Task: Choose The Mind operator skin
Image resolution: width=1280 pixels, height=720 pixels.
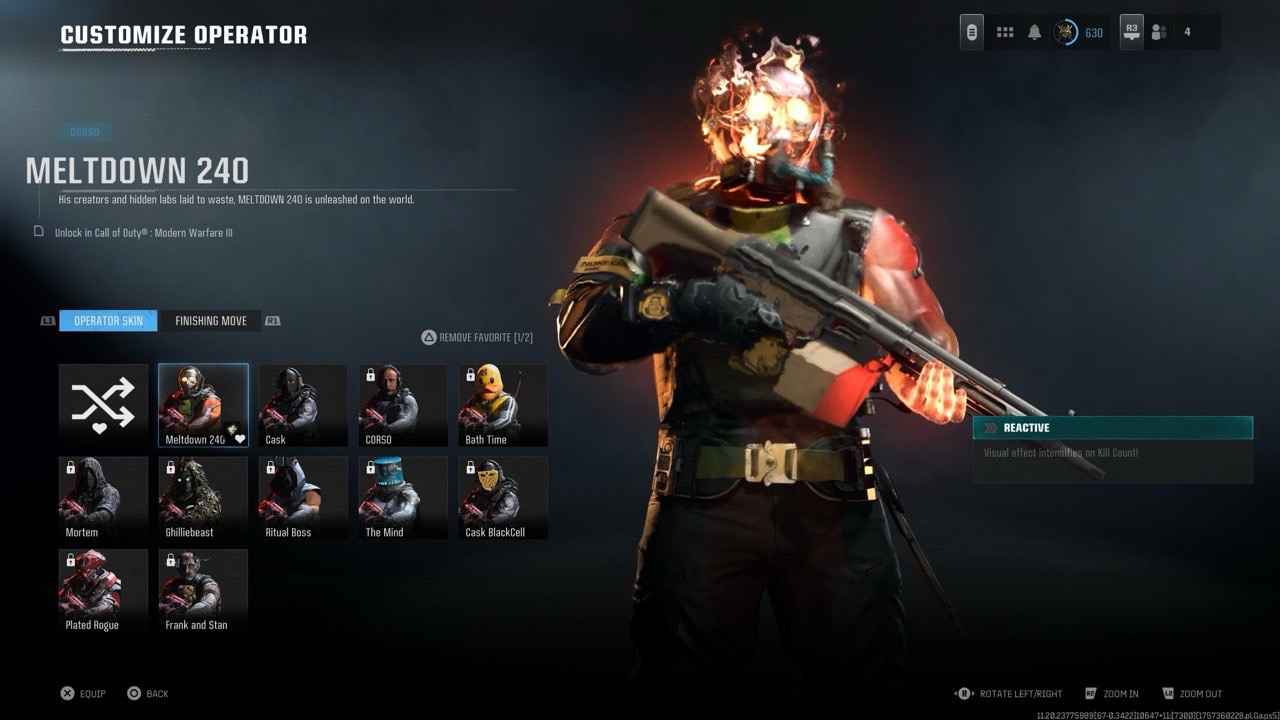Action: point(403,498)
